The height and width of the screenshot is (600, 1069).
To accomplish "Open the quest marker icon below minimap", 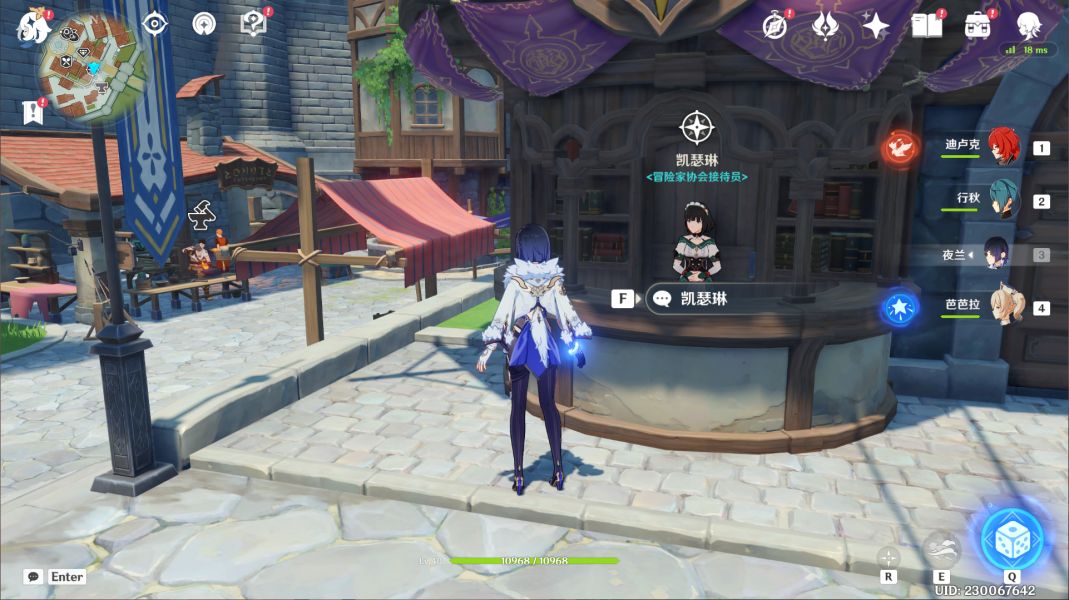I will point(33,111).
